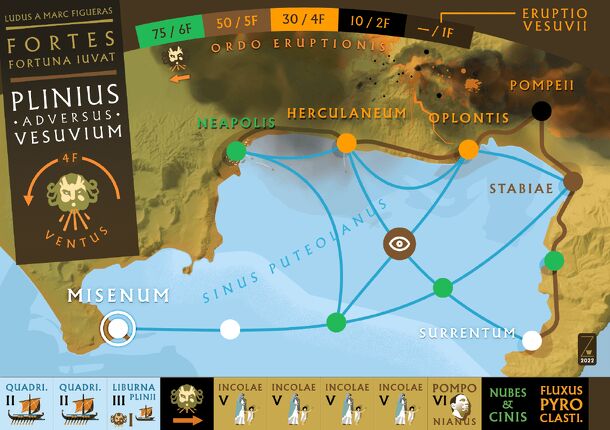This screenshot has height=430, width=610.
Task: Choose the Pomponianus VI card
Action: (x=452, y=404)
